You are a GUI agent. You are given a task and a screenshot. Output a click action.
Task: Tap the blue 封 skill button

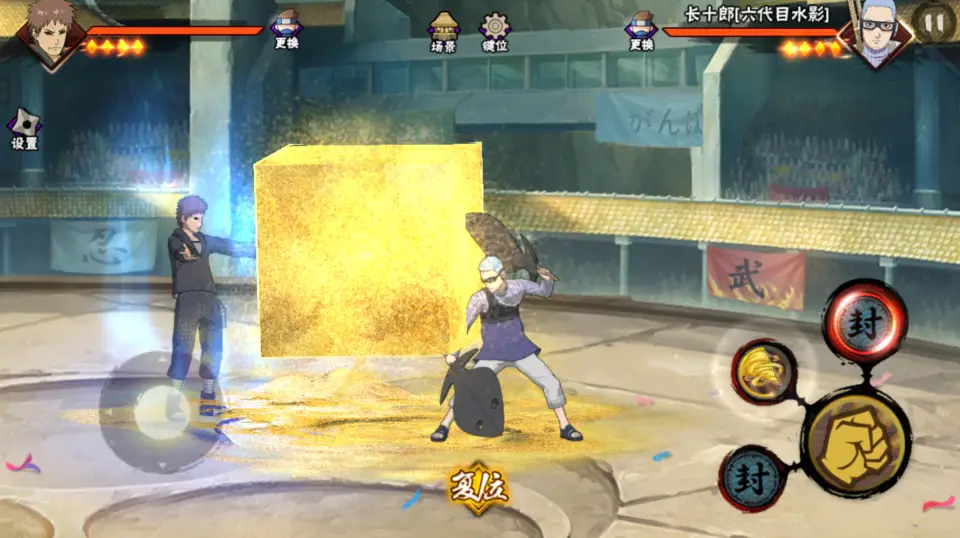752,478
